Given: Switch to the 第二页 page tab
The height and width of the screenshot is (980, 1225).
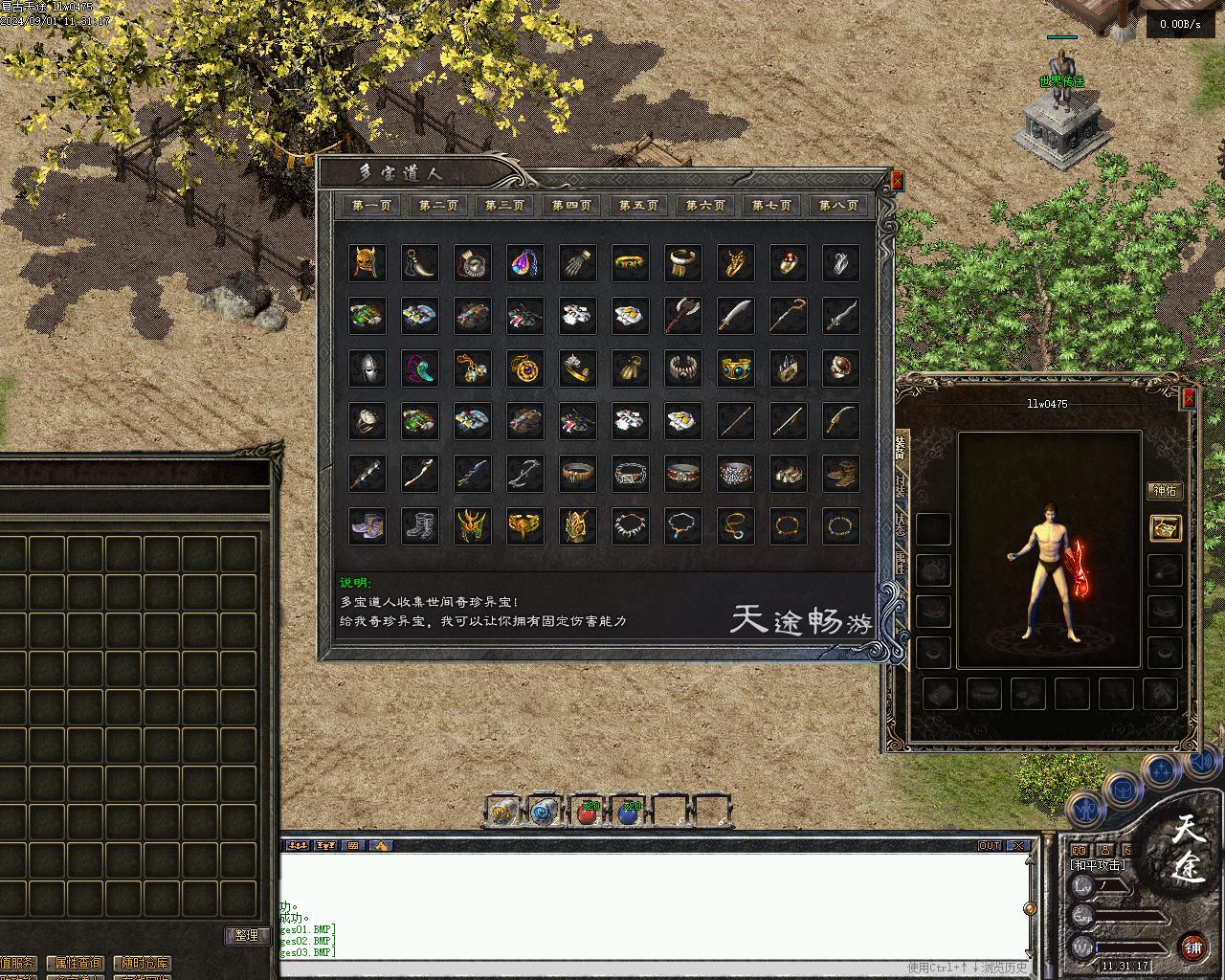Looking at the screenshot, I should (438, 205).
